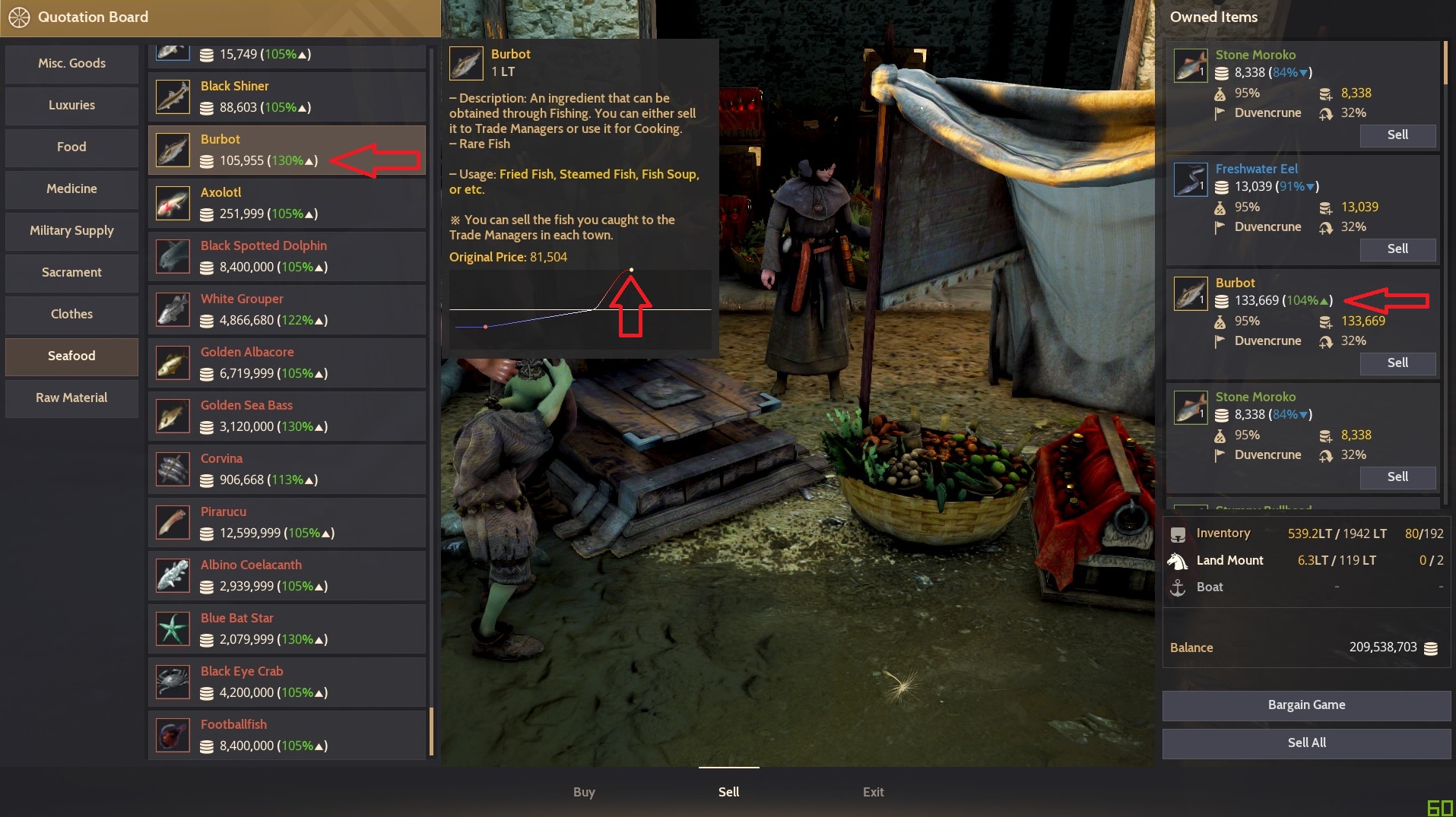Switch to the Buy tab

pyautogui.click(x=583, y=792)
